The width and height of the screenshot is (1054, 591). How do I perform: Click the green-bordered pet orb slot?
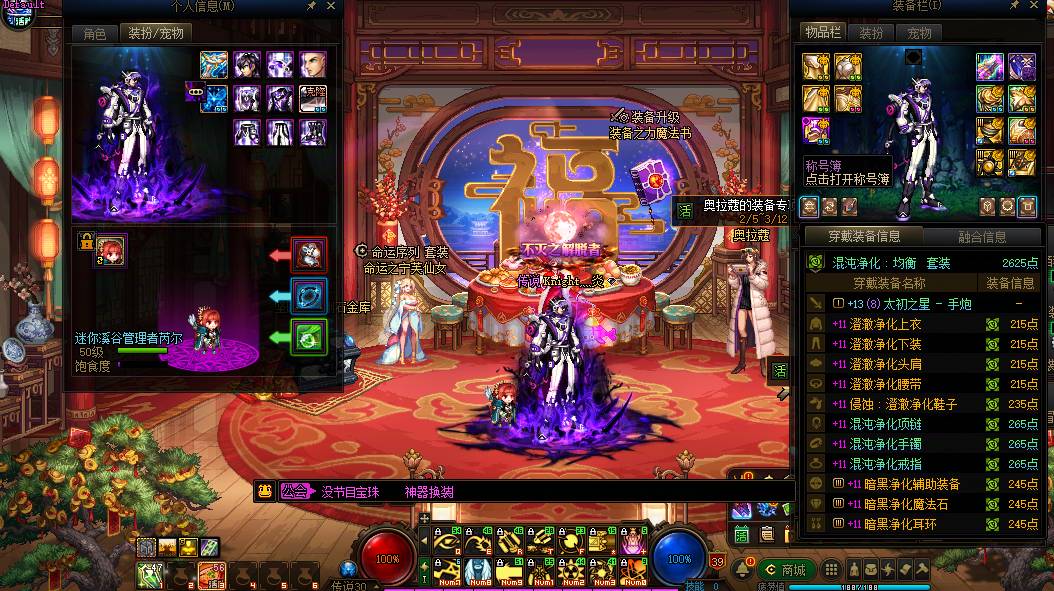(308, 337)
